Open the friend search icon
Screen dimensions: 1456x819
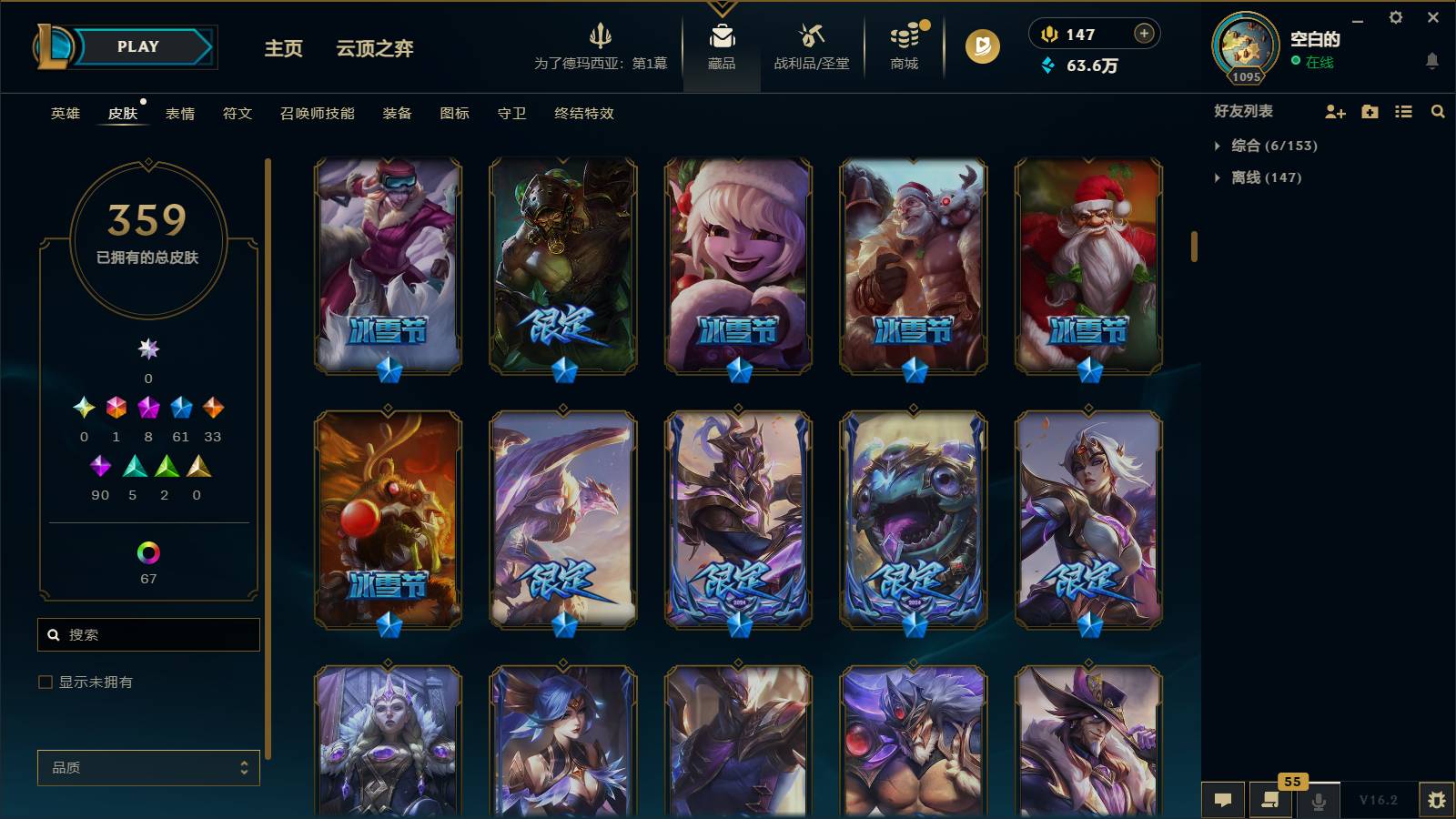(1438, 112)
